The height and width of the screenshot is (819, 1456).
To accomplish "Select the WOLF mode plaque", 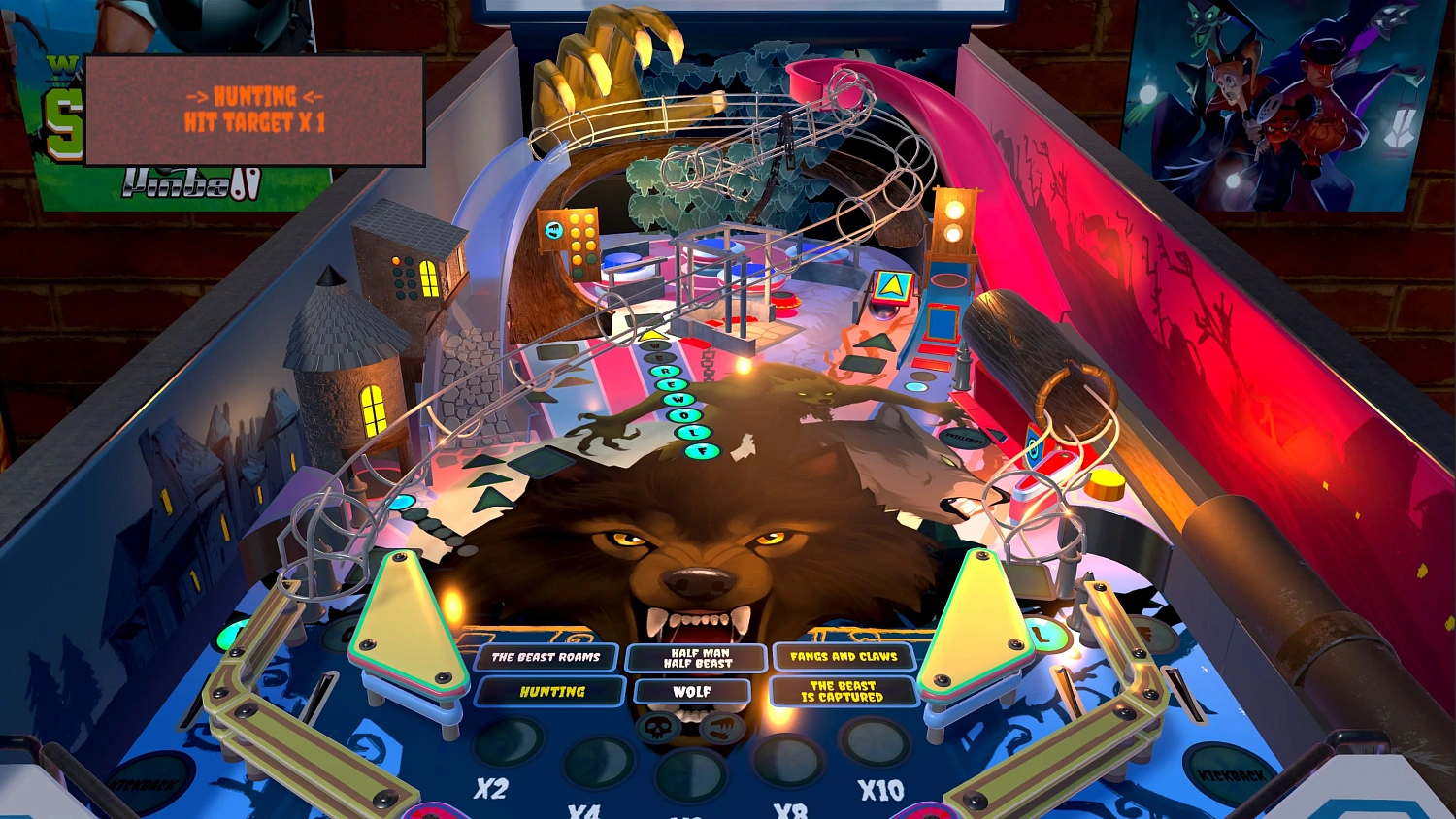I will (x=694, y=691).
